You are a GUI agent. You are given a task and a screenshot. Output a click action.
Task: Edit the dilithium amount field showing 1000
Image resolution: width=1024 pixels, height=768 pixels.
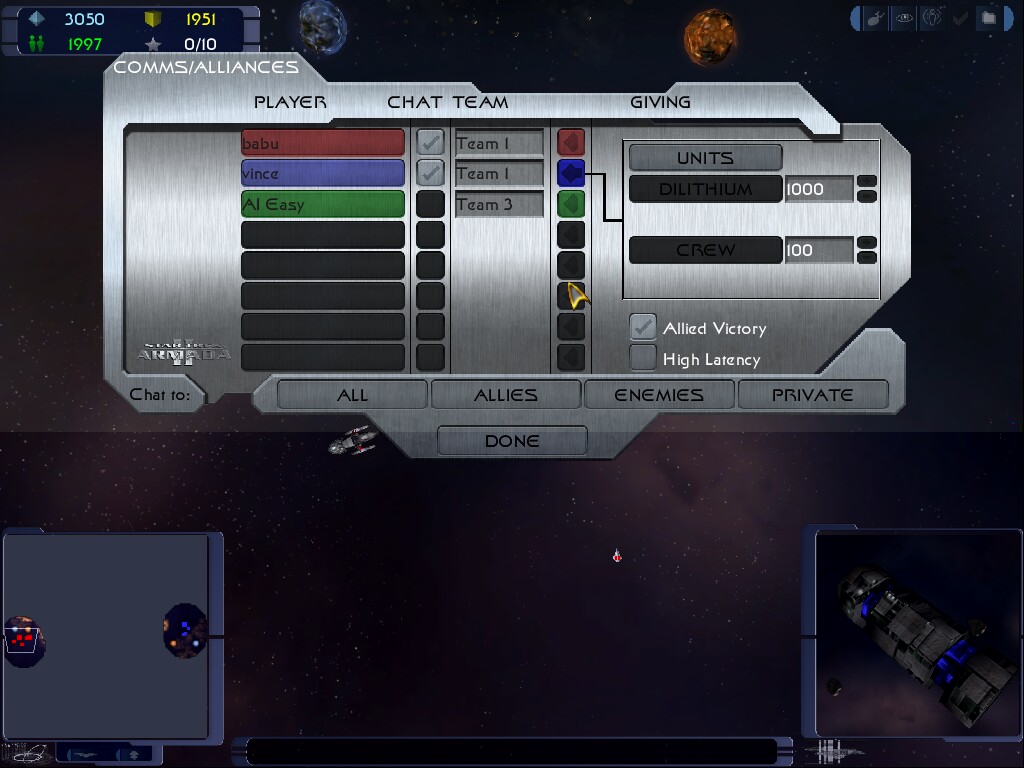818,189
